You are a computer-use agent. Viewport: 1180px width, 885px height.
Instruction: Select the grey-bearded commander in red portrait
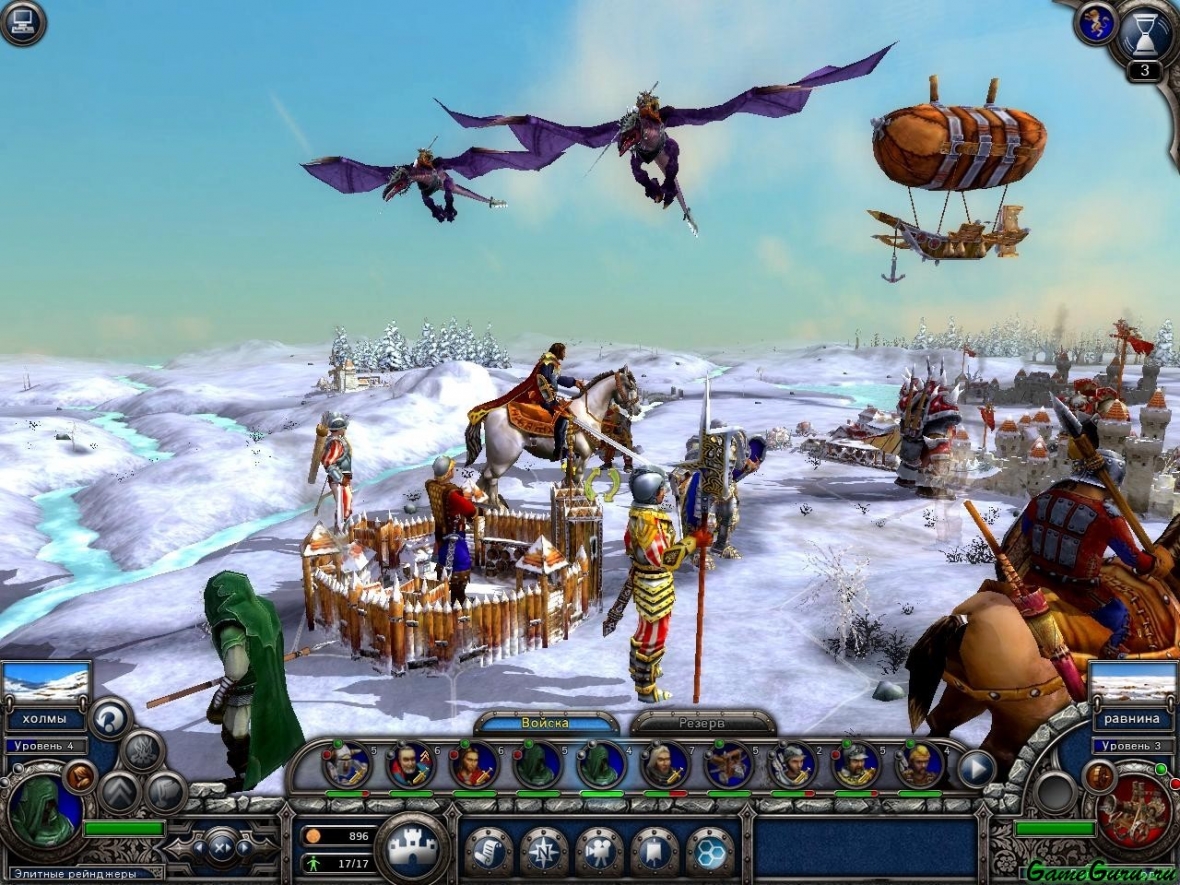pyautogui.click(x=410, y=766)
